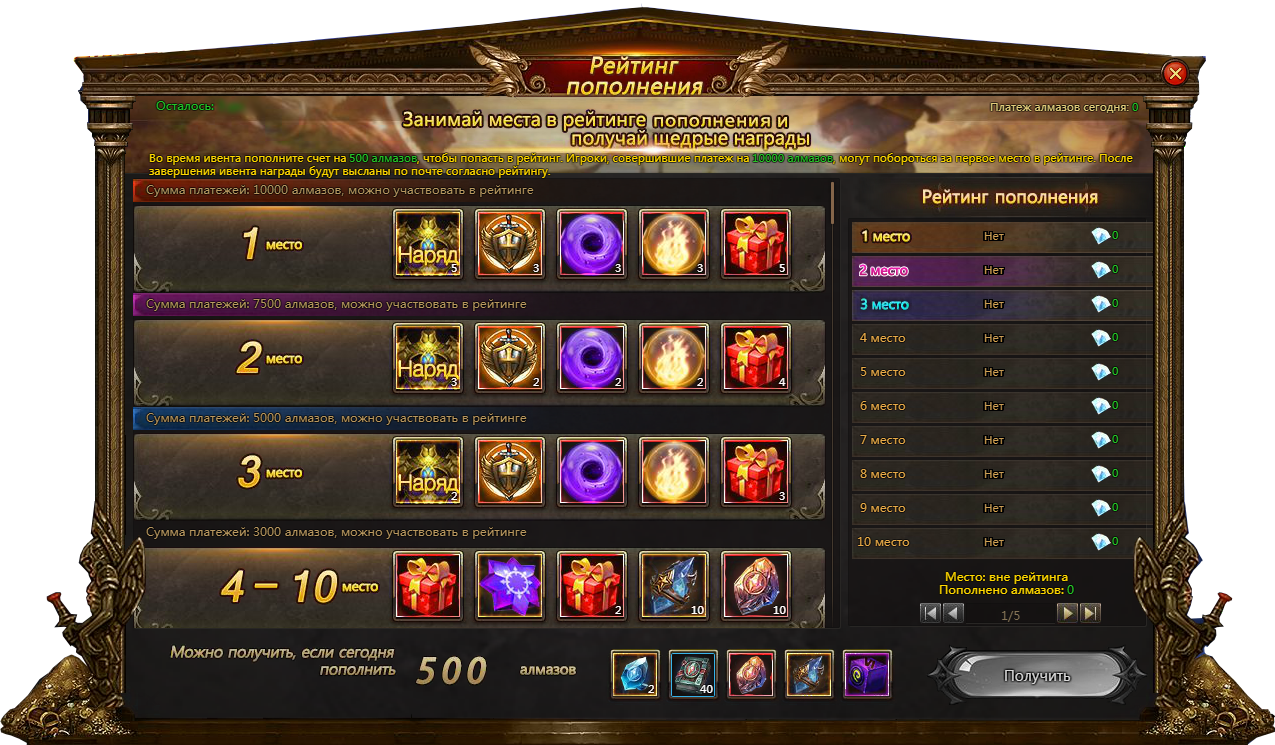The height and width of the screenshot is (745, 1275).
Task: Close the Рейтинг пополнения window
Action: point(1175,73)
